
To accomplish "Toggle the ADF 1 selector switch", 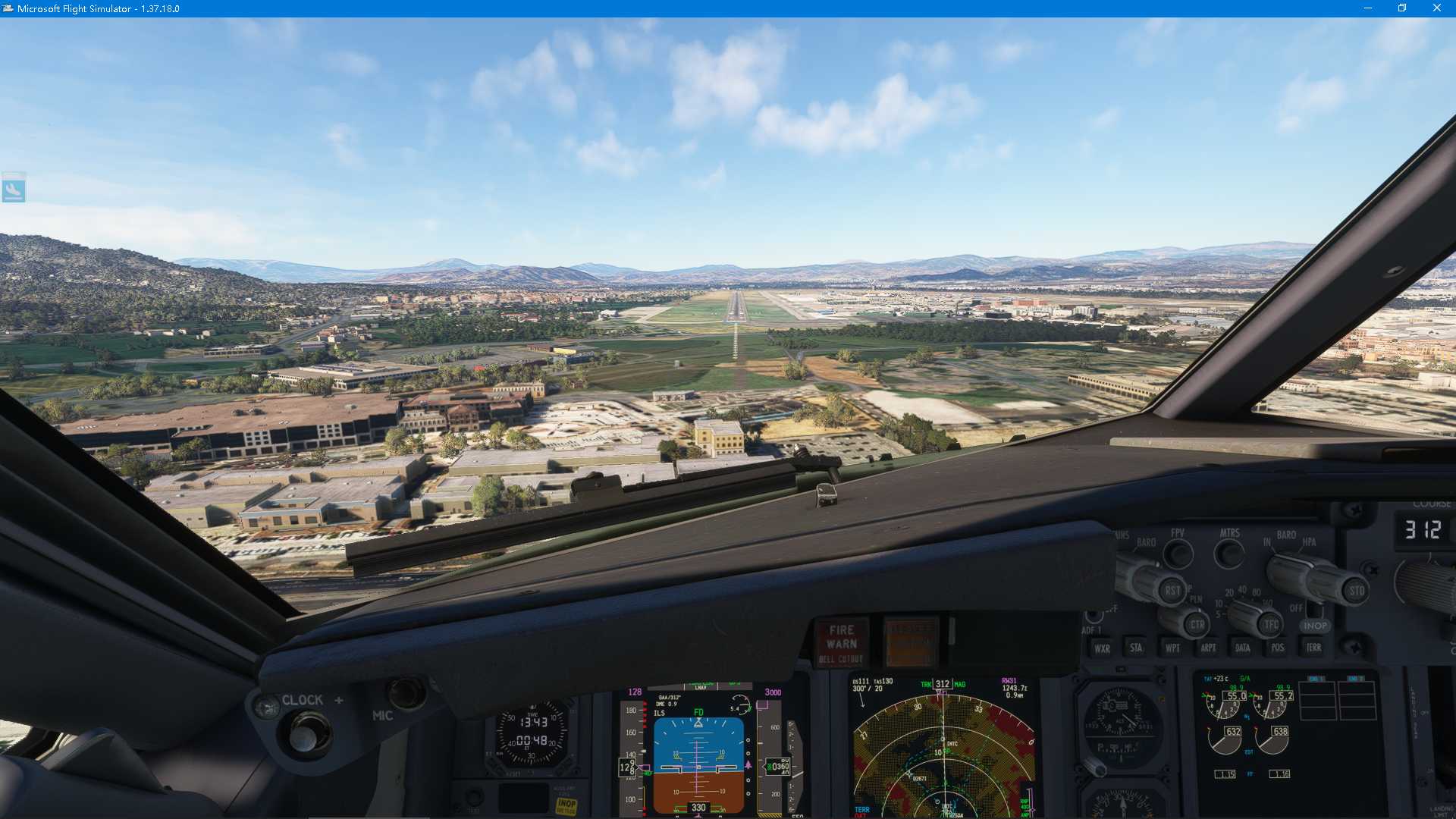I will click(1094, 615).
